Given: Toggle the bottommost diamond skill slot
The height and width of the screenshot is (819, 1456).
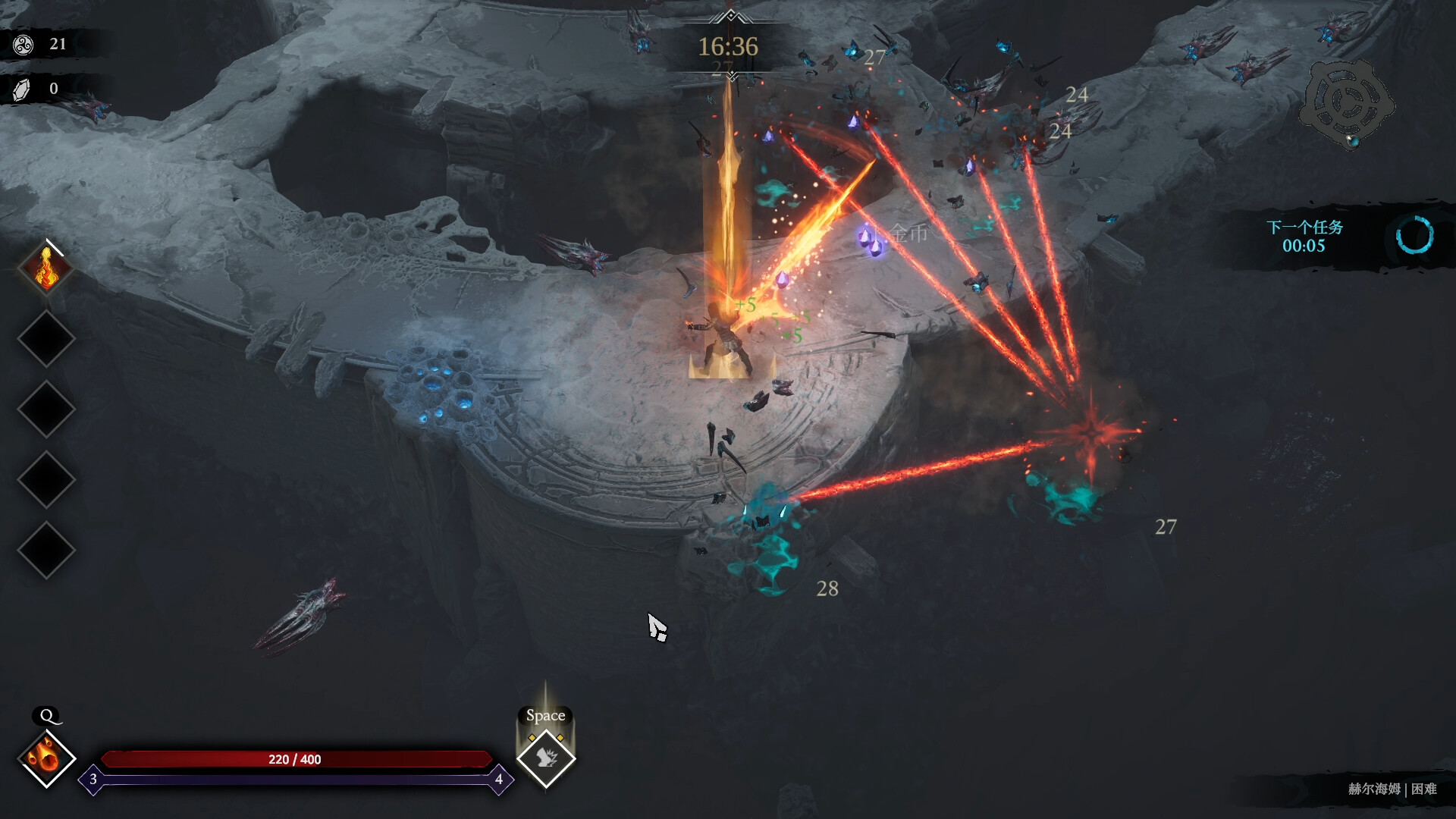Looking at the screenshot, I should (47, 544).
